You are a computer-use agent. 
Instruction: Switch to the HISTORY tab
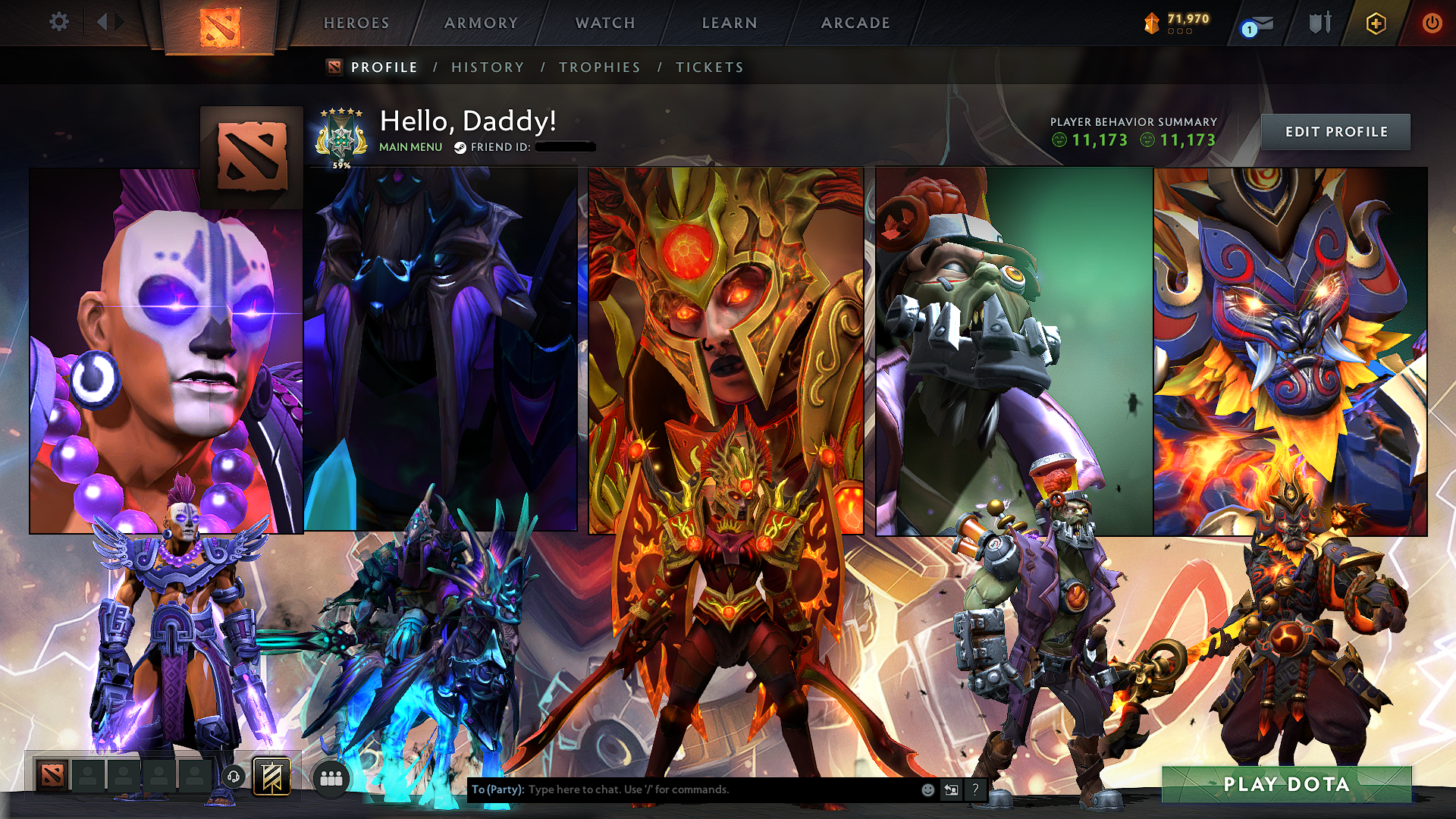pos(487,67)
